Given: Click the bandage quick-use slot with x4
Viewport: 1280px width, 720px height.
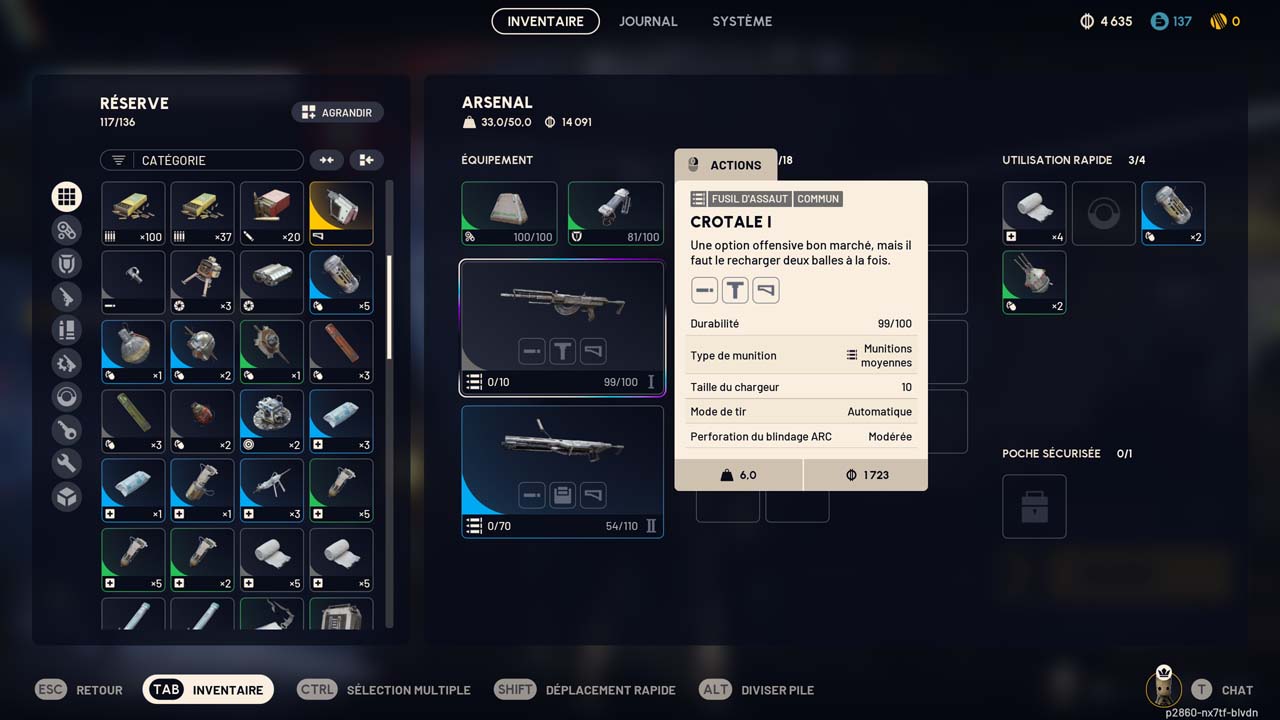Looking at the screenshot, I should [x=1034, y=213].
